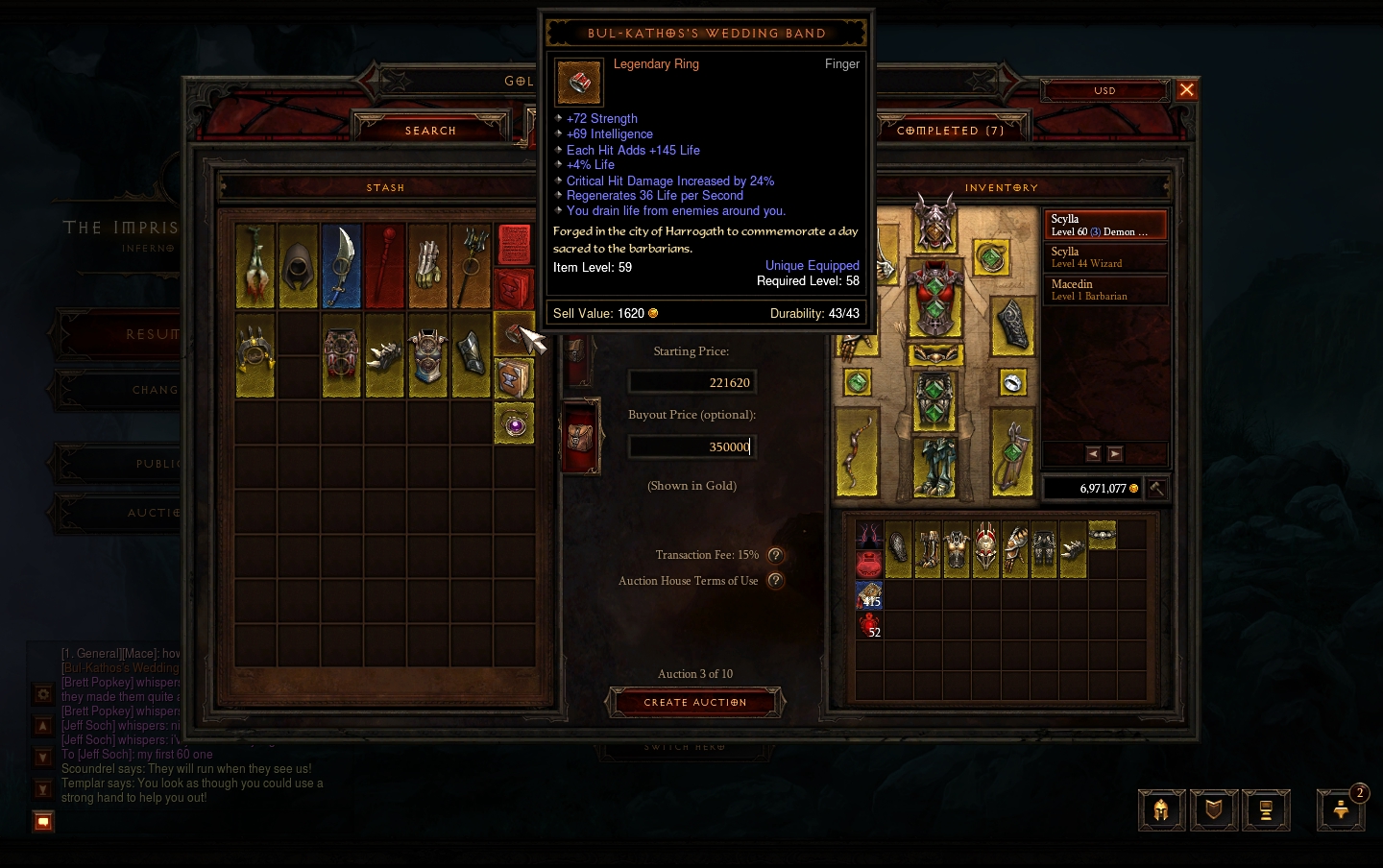The width and height of the screenshot is (1383, 868).
Task: Show Transaction Fee help tooltip
Action: [x=775, y=555]
